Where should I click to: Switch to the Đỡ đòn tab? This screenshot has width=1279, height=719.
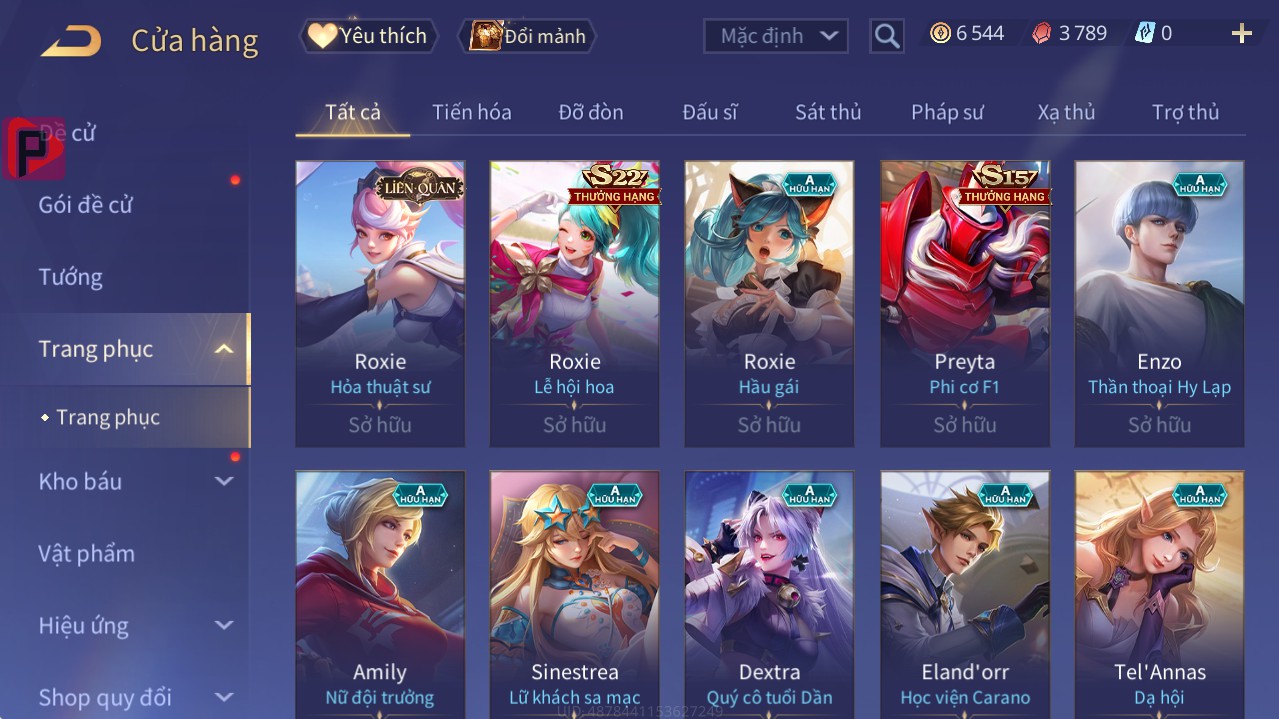(590, 112)
